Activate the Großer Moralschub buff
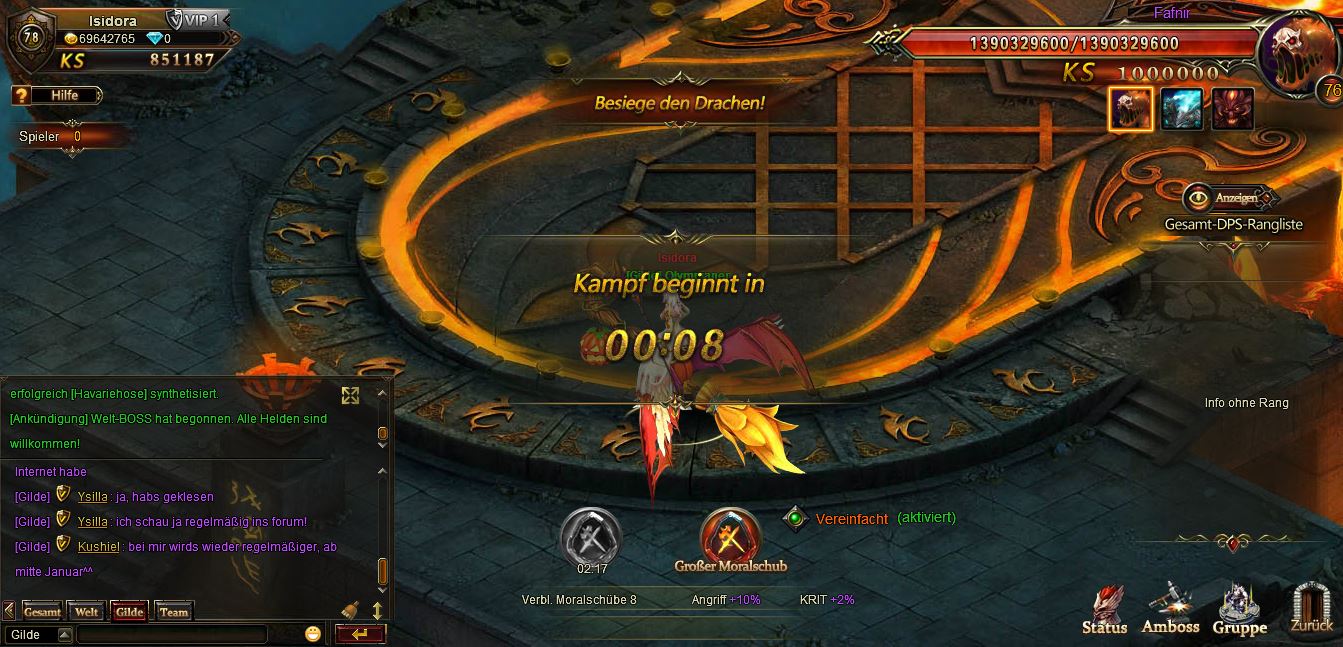This screenshot has height=647, width=1343. [731, 537]
